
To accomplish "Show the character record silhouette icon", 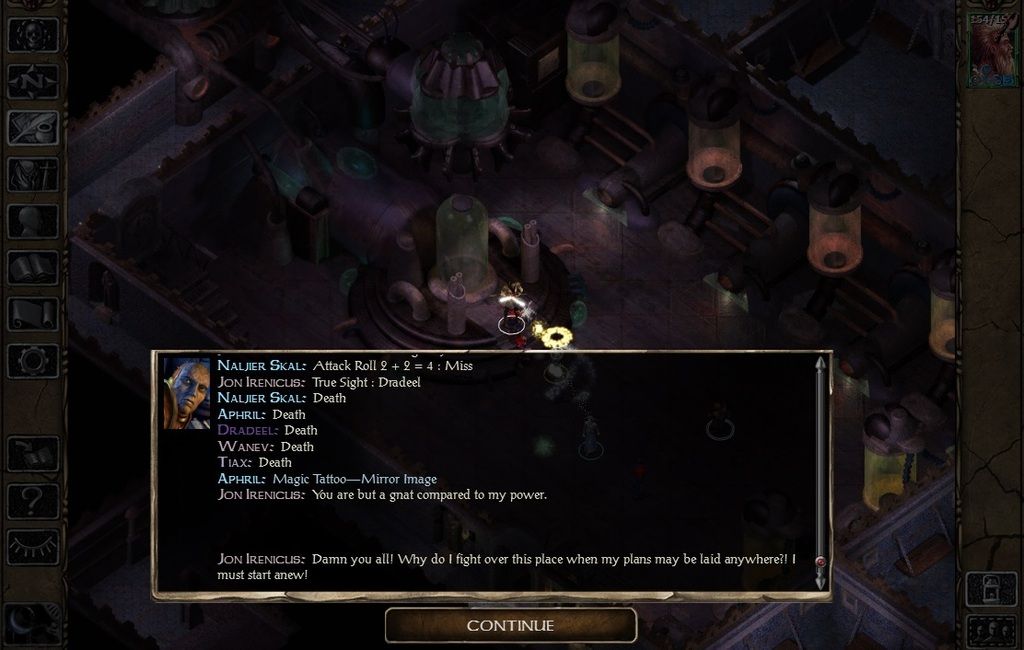I will [33, 221].
